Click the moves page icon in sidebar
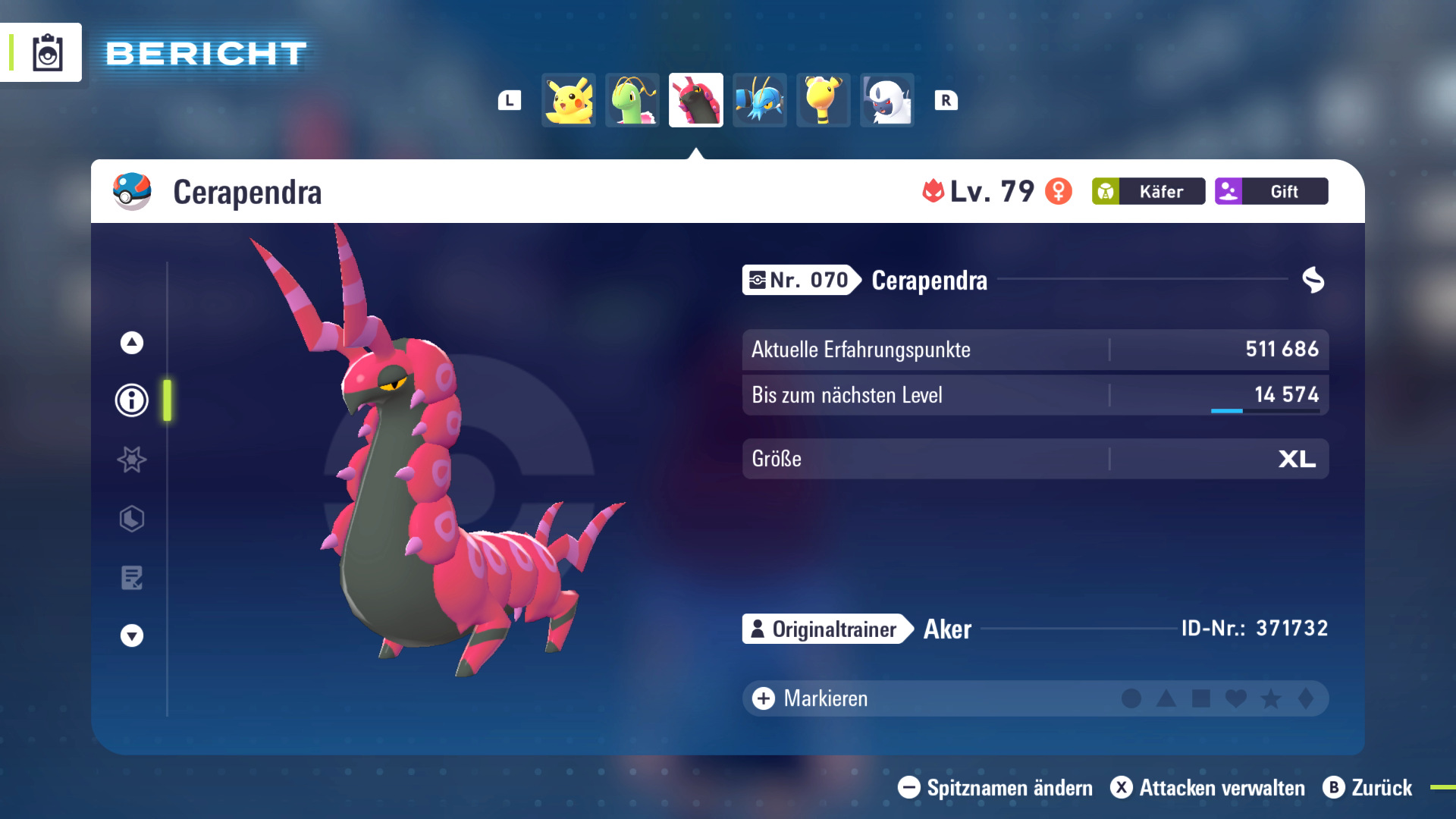The width and height of the screenshot is (1456, 819). (130, 578)
